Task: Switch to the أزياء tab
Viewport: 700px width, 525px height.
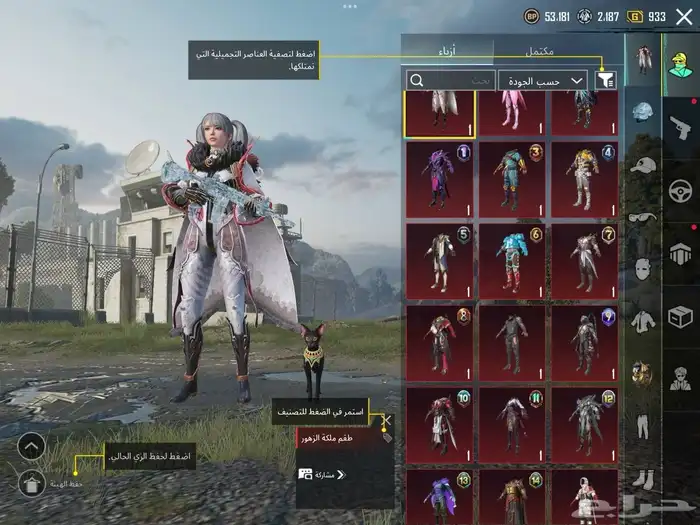Action: coord(448,50)
